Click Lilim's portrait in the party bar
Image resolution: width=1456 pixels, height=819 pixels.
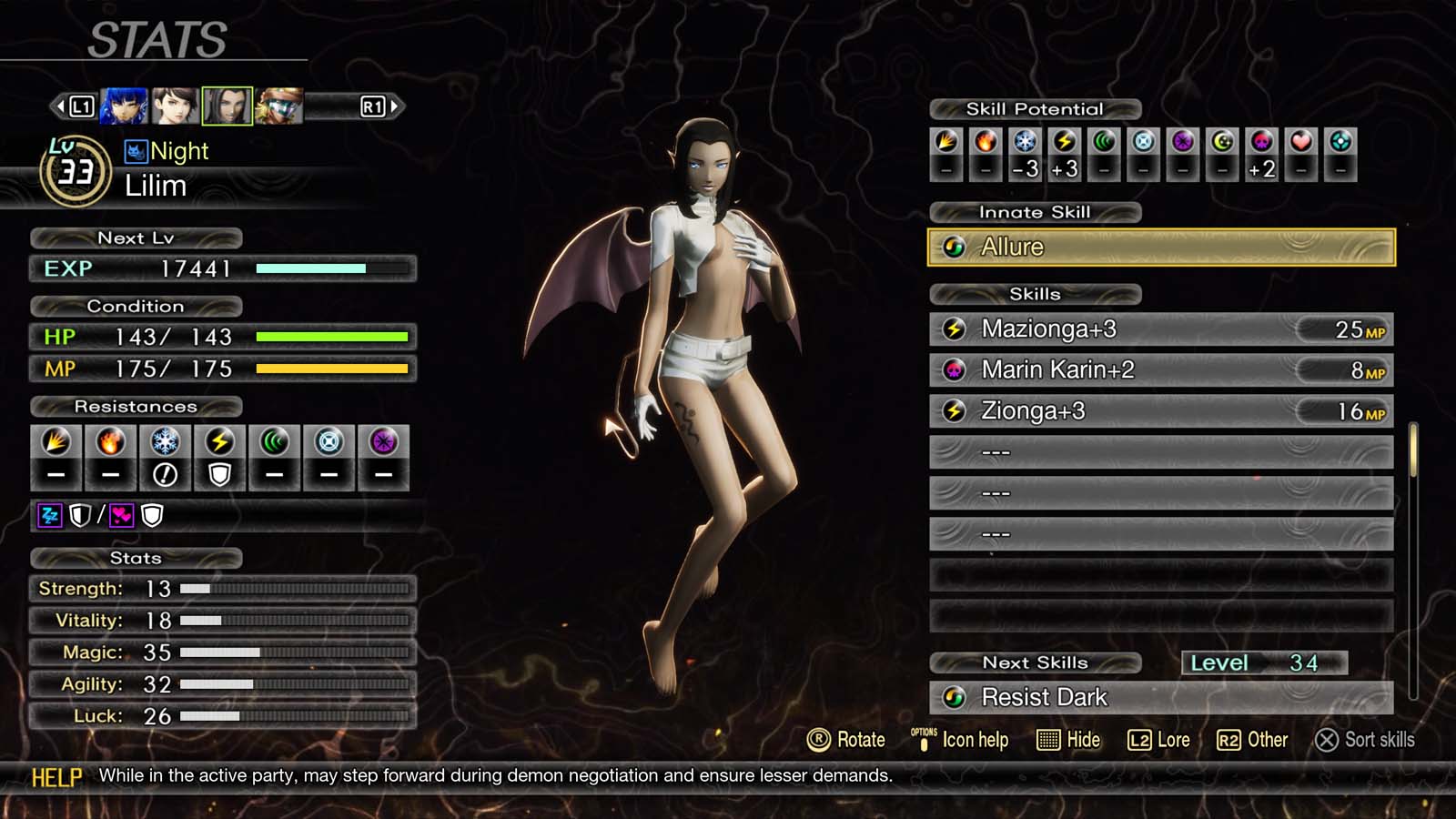tap(229, 105)
